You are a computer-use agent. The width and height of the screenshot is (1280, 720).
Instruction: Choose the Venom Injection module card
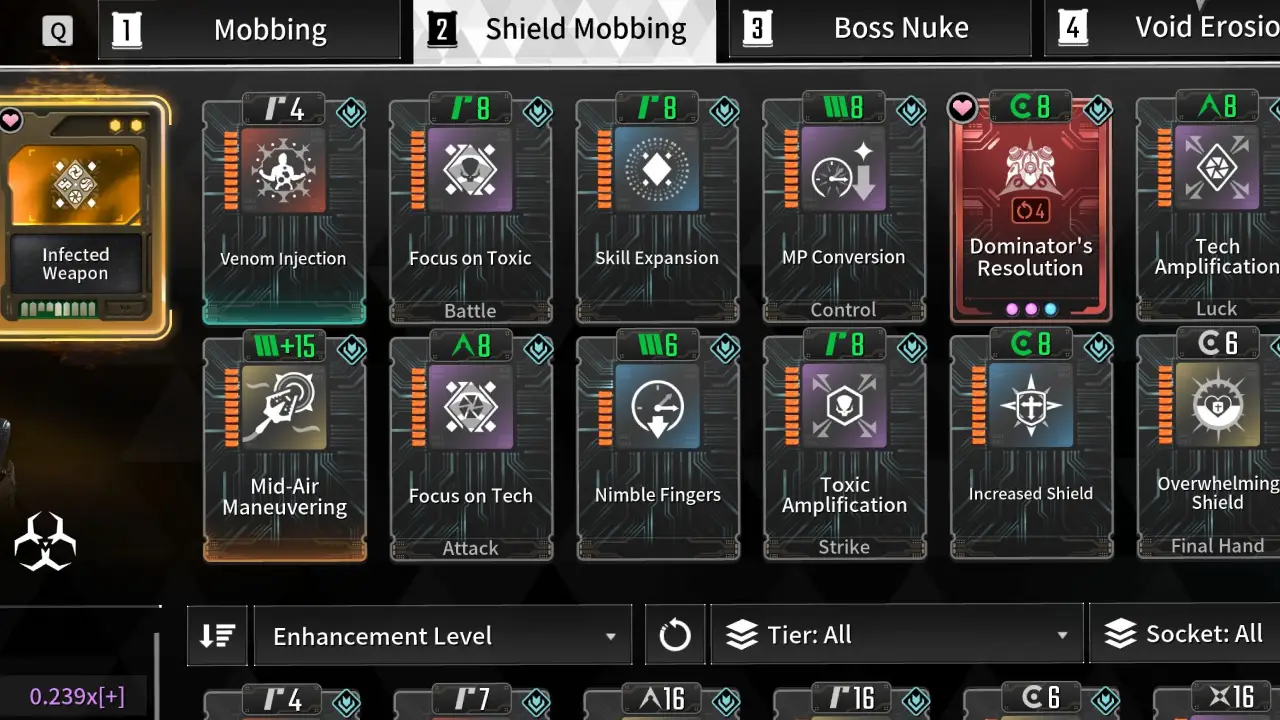284,212
